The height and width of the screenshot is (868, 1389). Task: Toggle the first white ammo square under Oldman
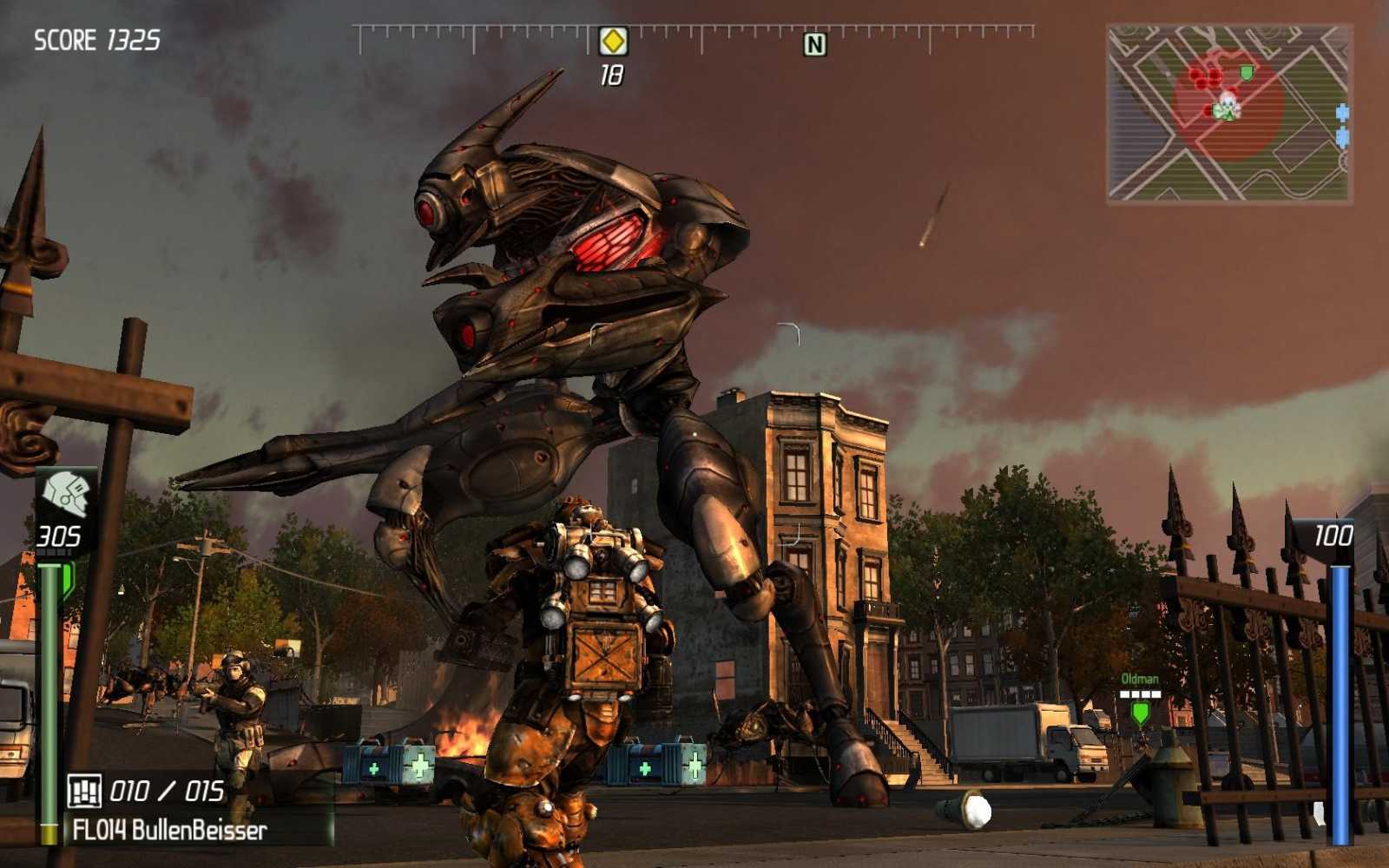click(x=1124, y=694)
